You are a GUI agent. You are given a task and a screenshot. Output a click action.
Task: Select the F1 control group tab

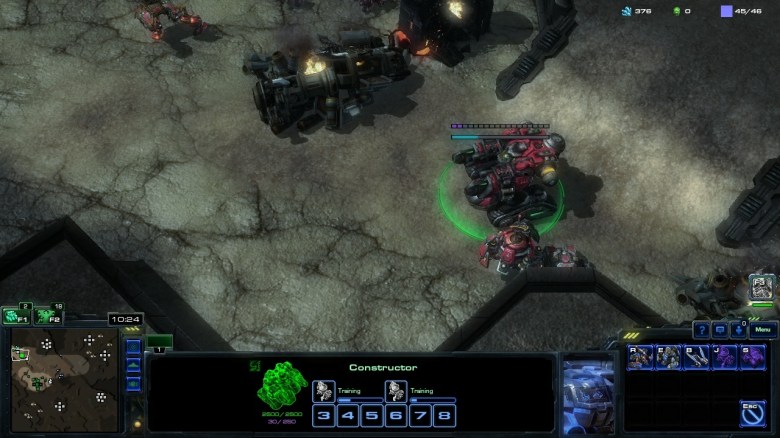pos(16,316)
